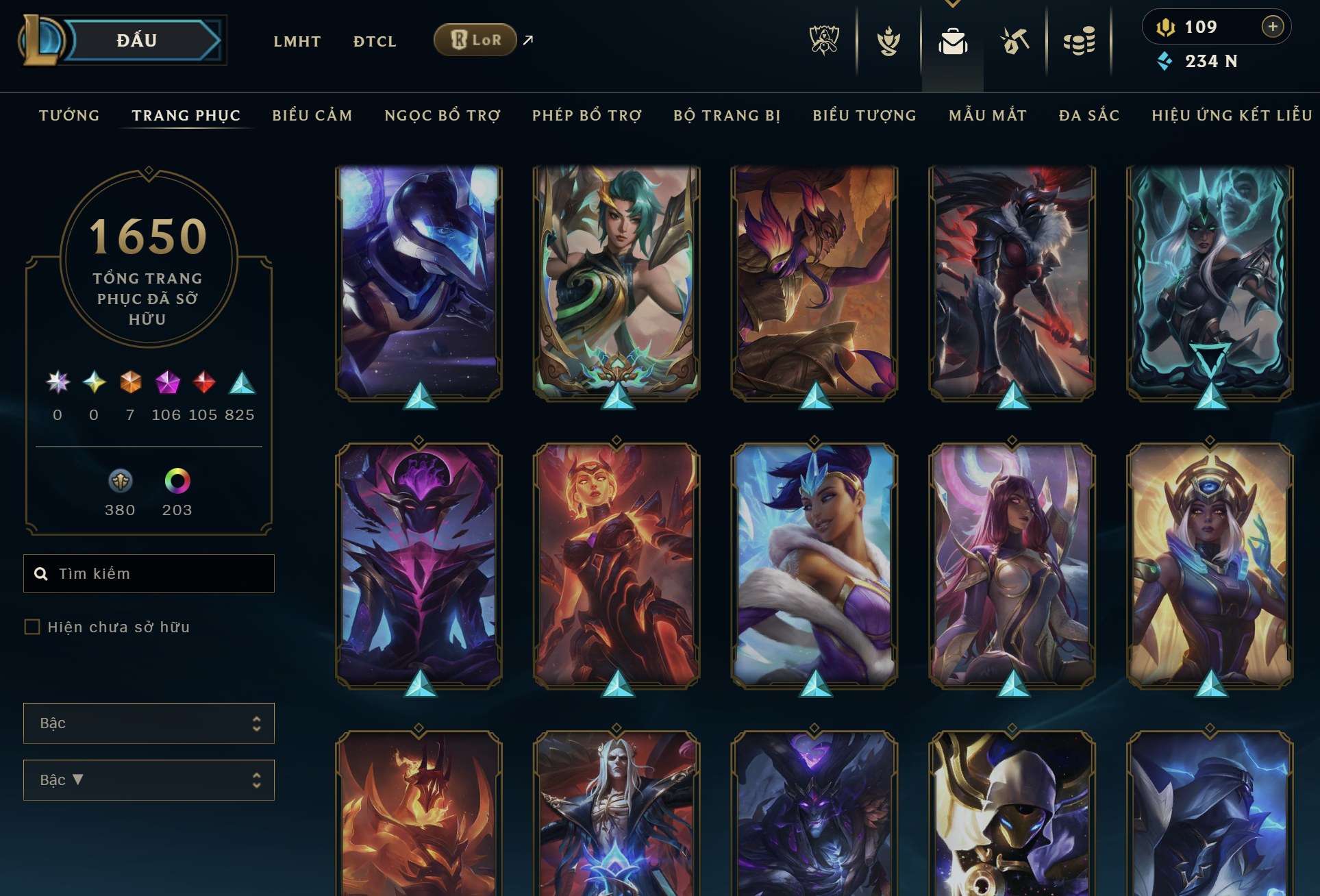Open the first 'Bậc' dropdown
1320x896 pixels.
click(148, 723)
